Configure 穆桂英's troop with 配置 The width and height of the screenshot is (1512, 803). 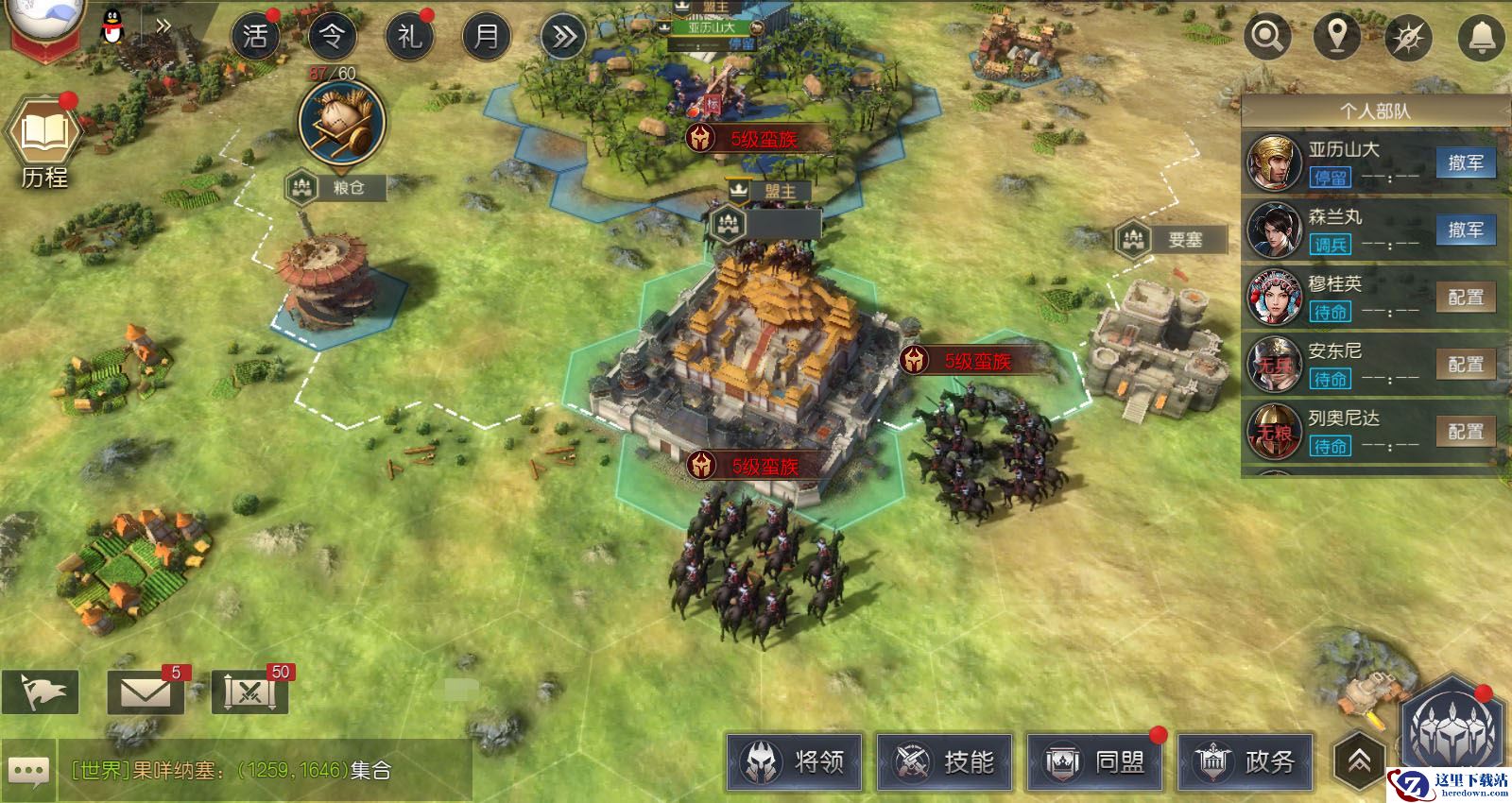[1465, 298]
